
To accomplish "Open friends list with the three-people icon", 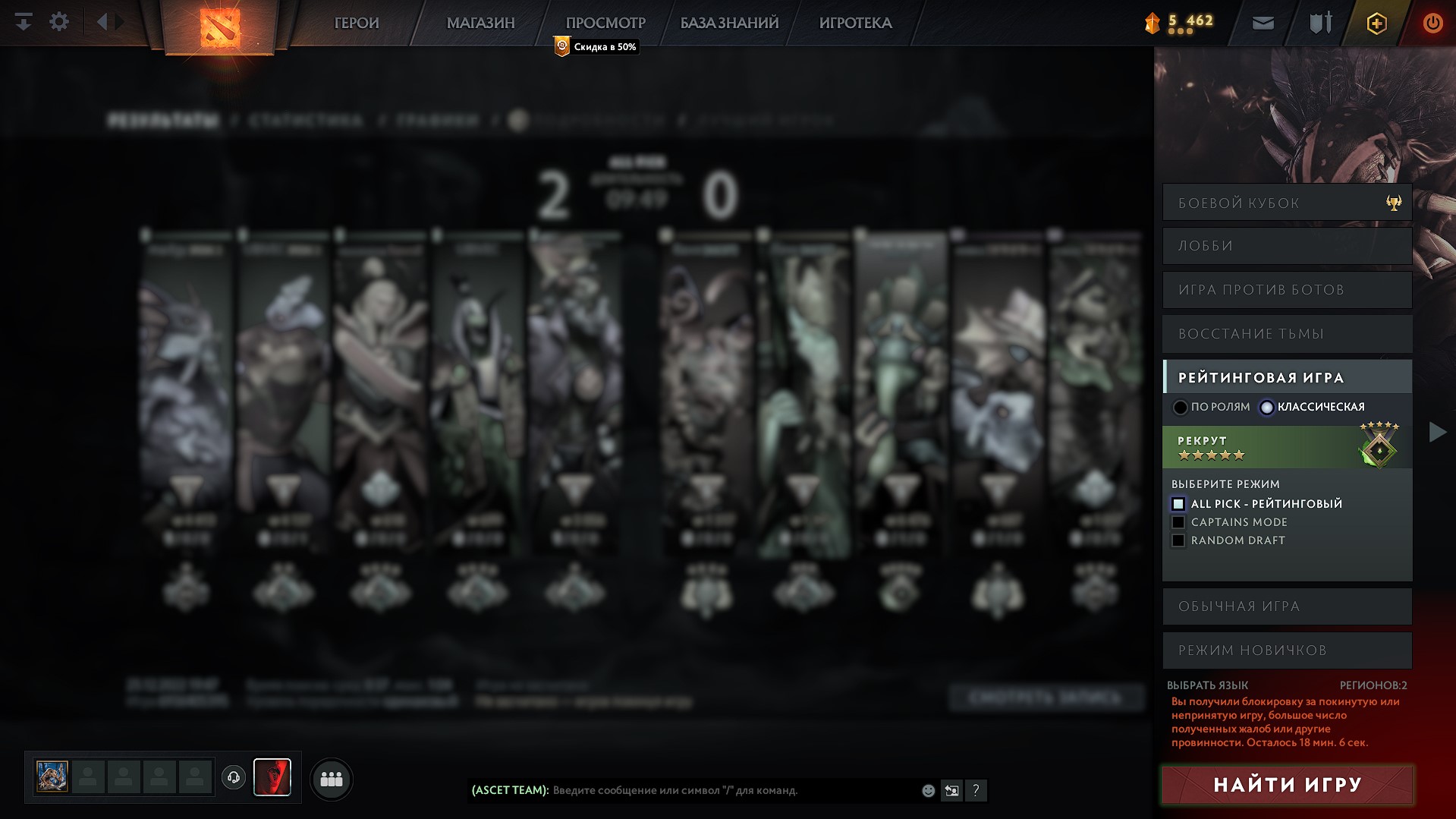I will point(331,779).
